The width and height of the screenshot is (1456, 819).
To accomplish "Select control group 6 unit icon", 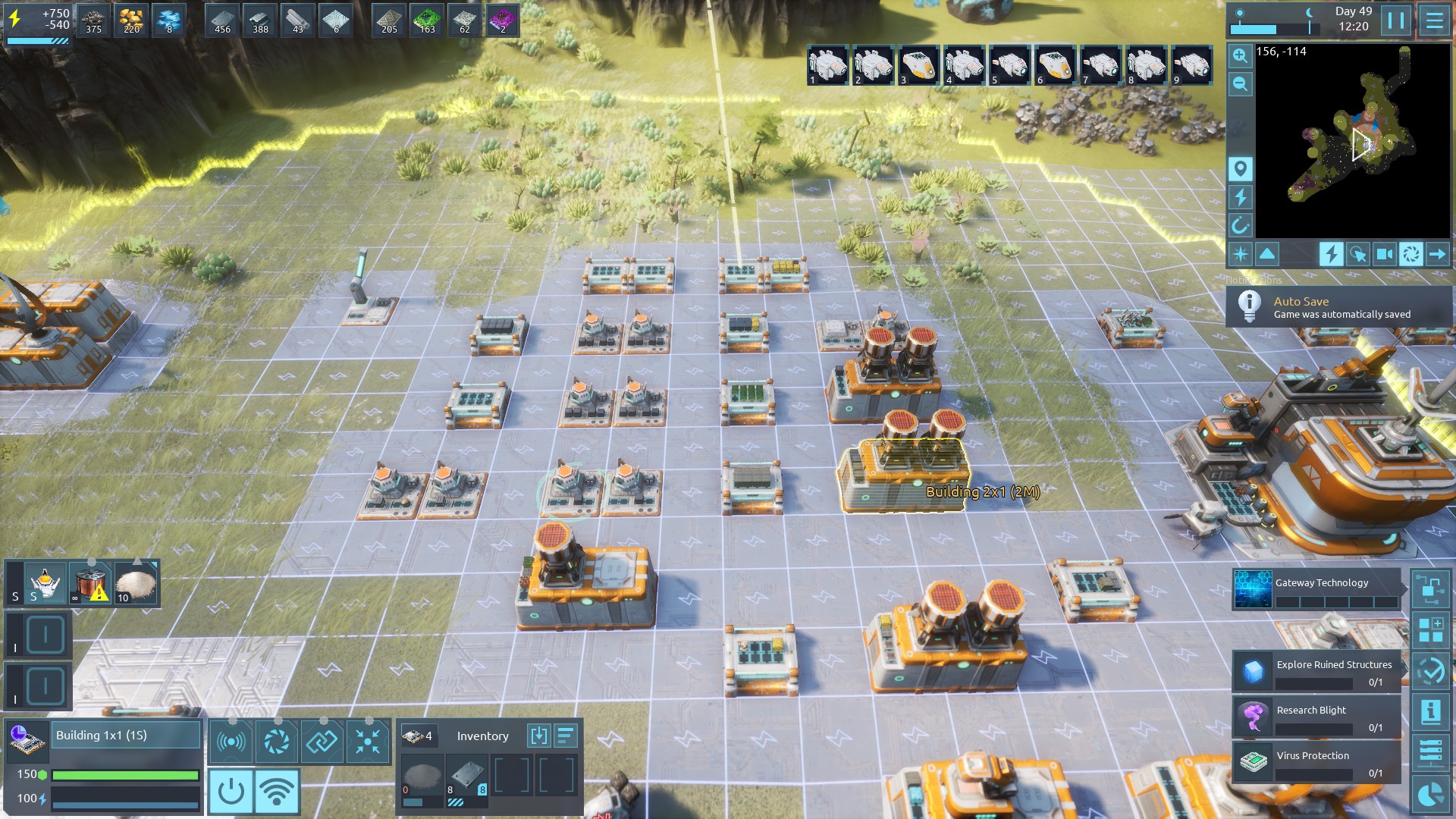I will click(1055, 65).
